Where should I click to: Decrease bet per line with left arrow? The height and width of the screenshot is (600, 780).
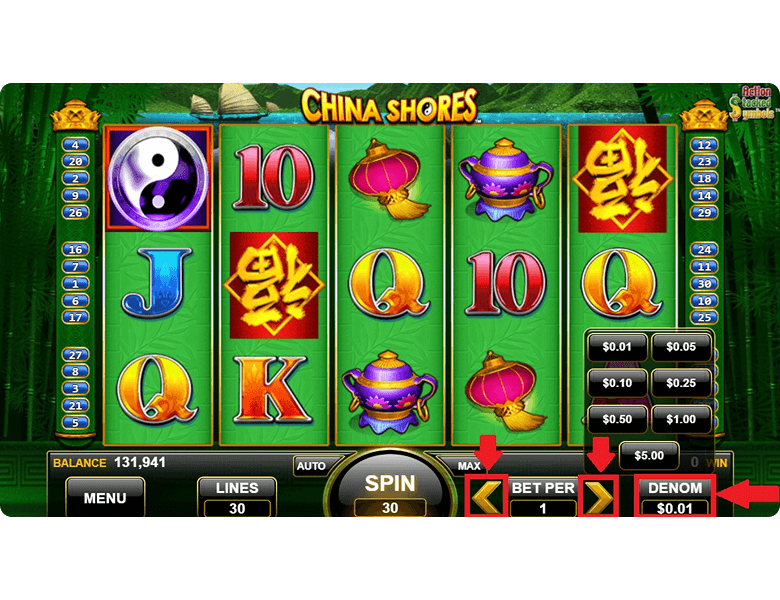pos(488,497)
